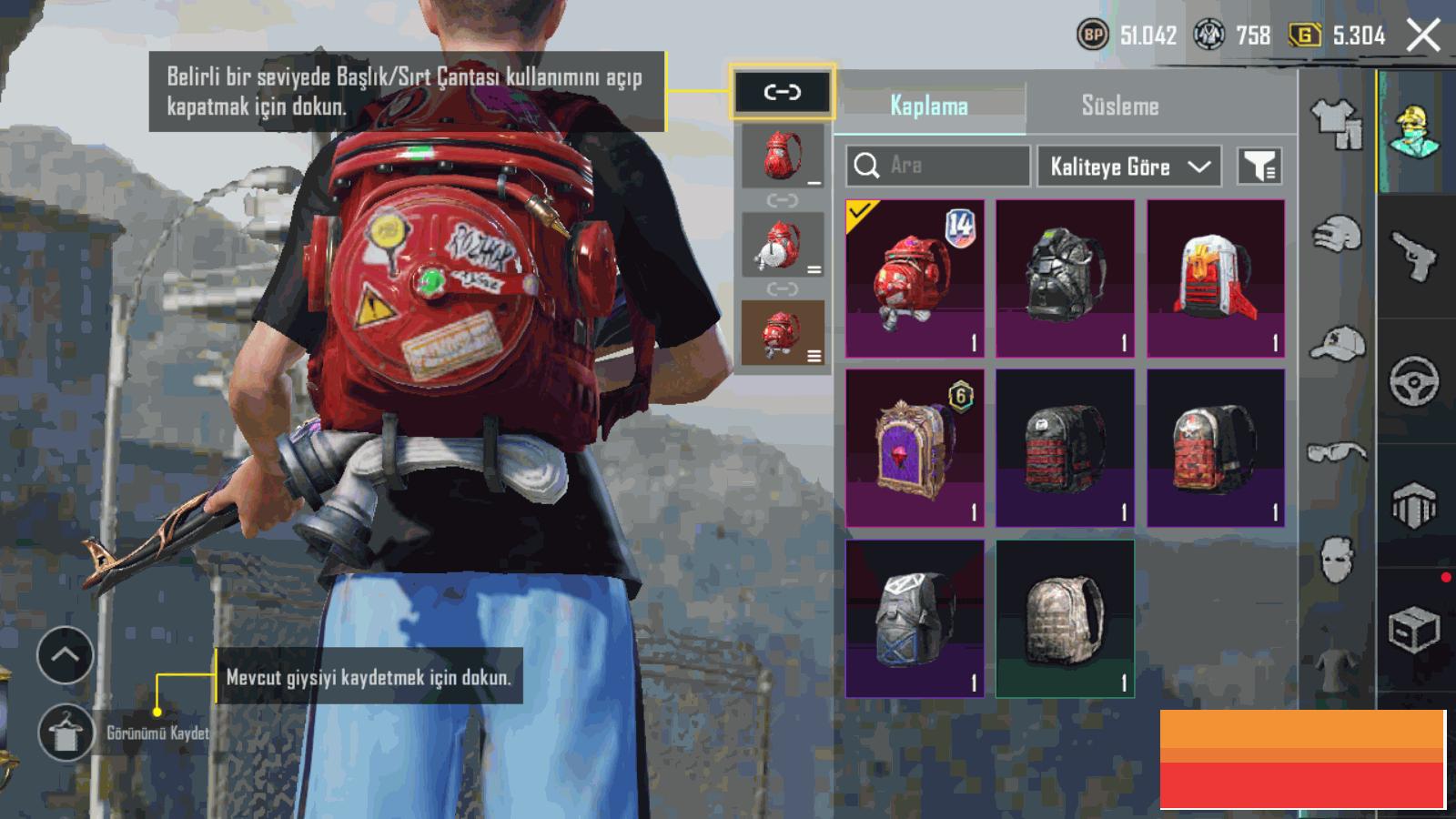The image size is (1456, 819).
Task: Click the Ara search field
Action: coord(937,166)
